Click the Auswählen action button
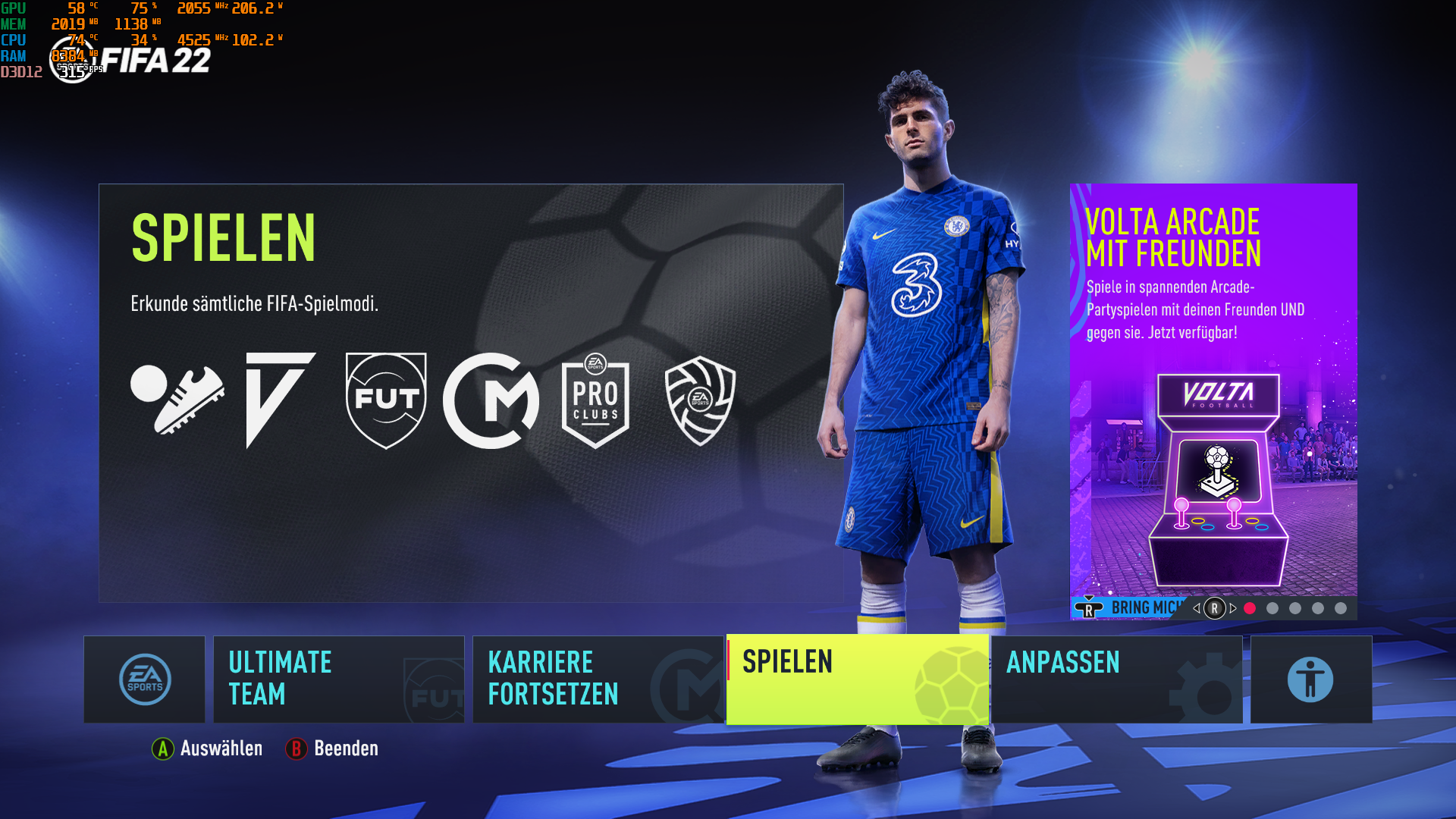 tap(209, 749)
